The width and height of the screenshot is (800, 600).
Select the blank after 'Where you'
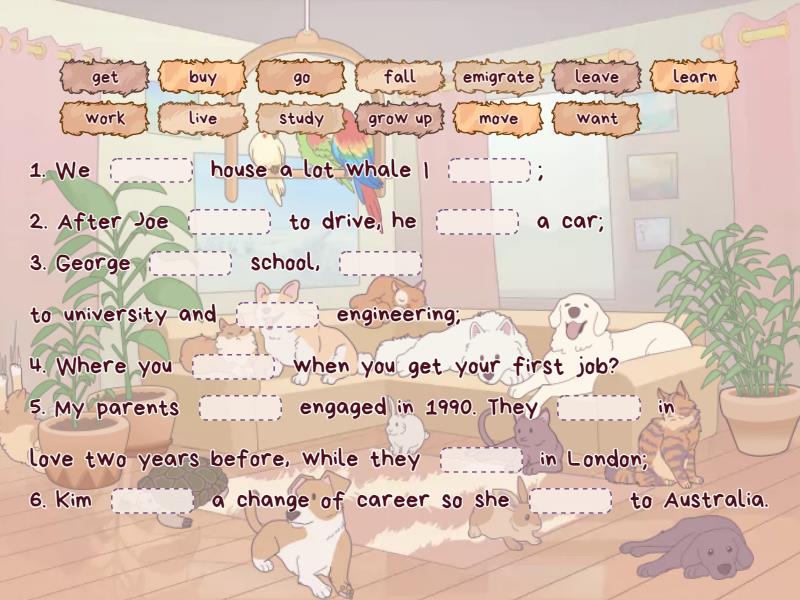(x=233, y=366)
